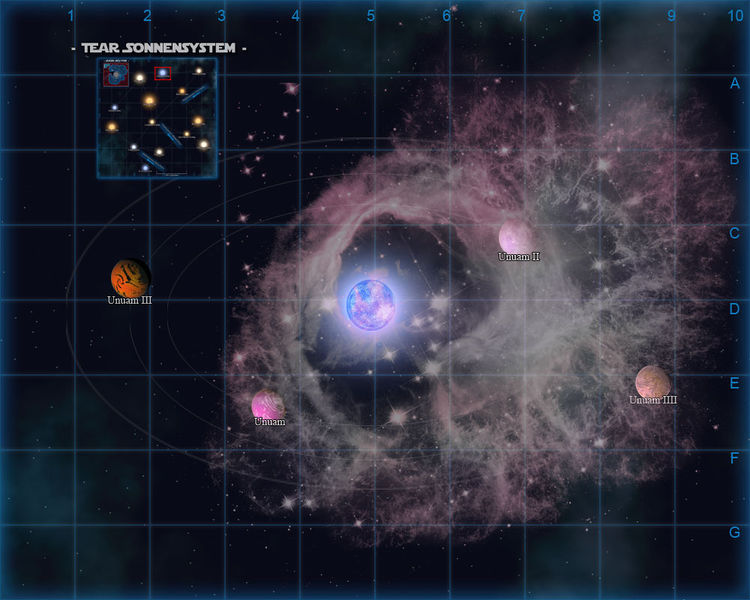Open the sector minimap in the corner
The image size is (750, 600).
[x=157, y=118]
